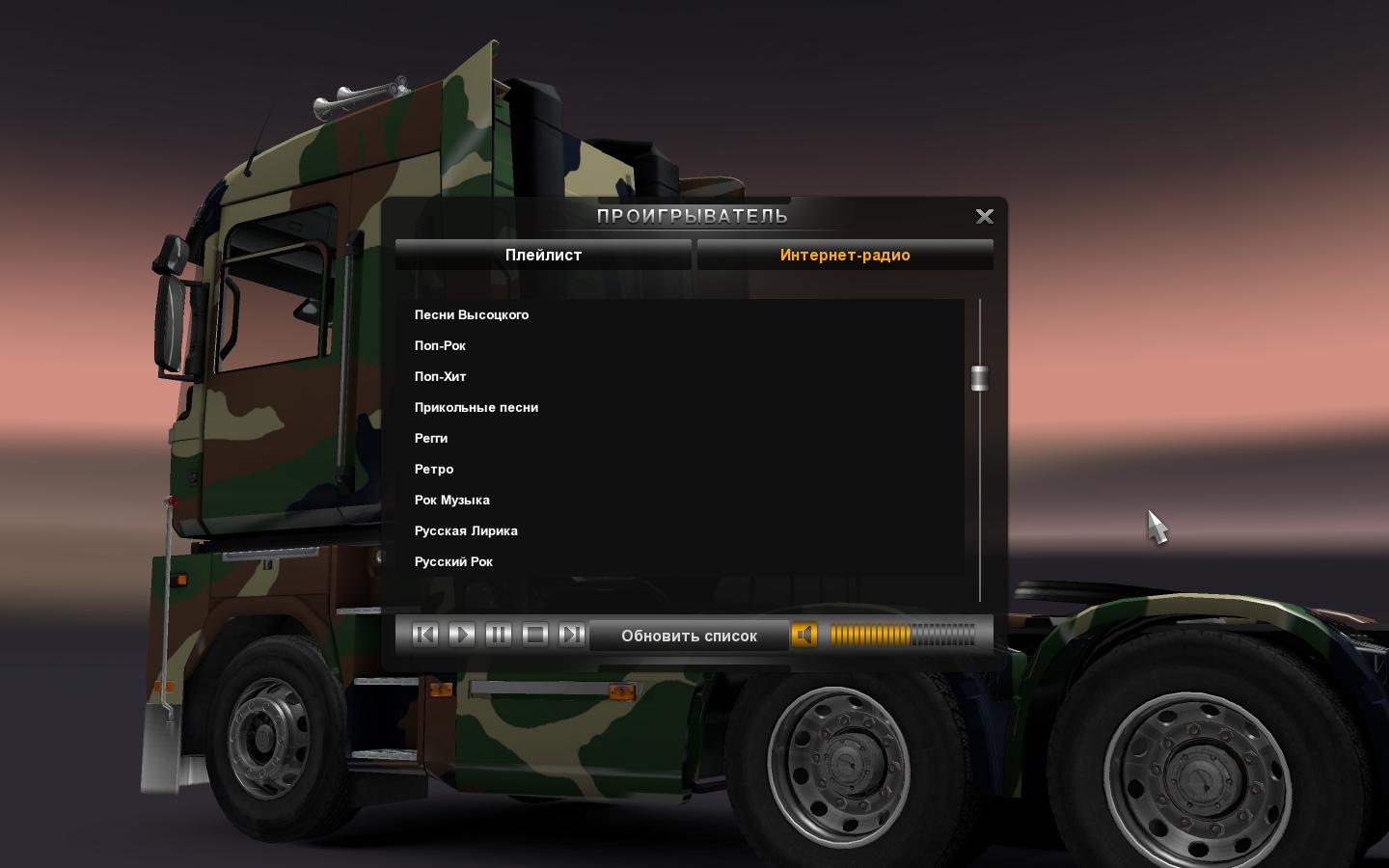Set volume on the orange volume bar
1389x868 pixels.
(x=902, y=635)
